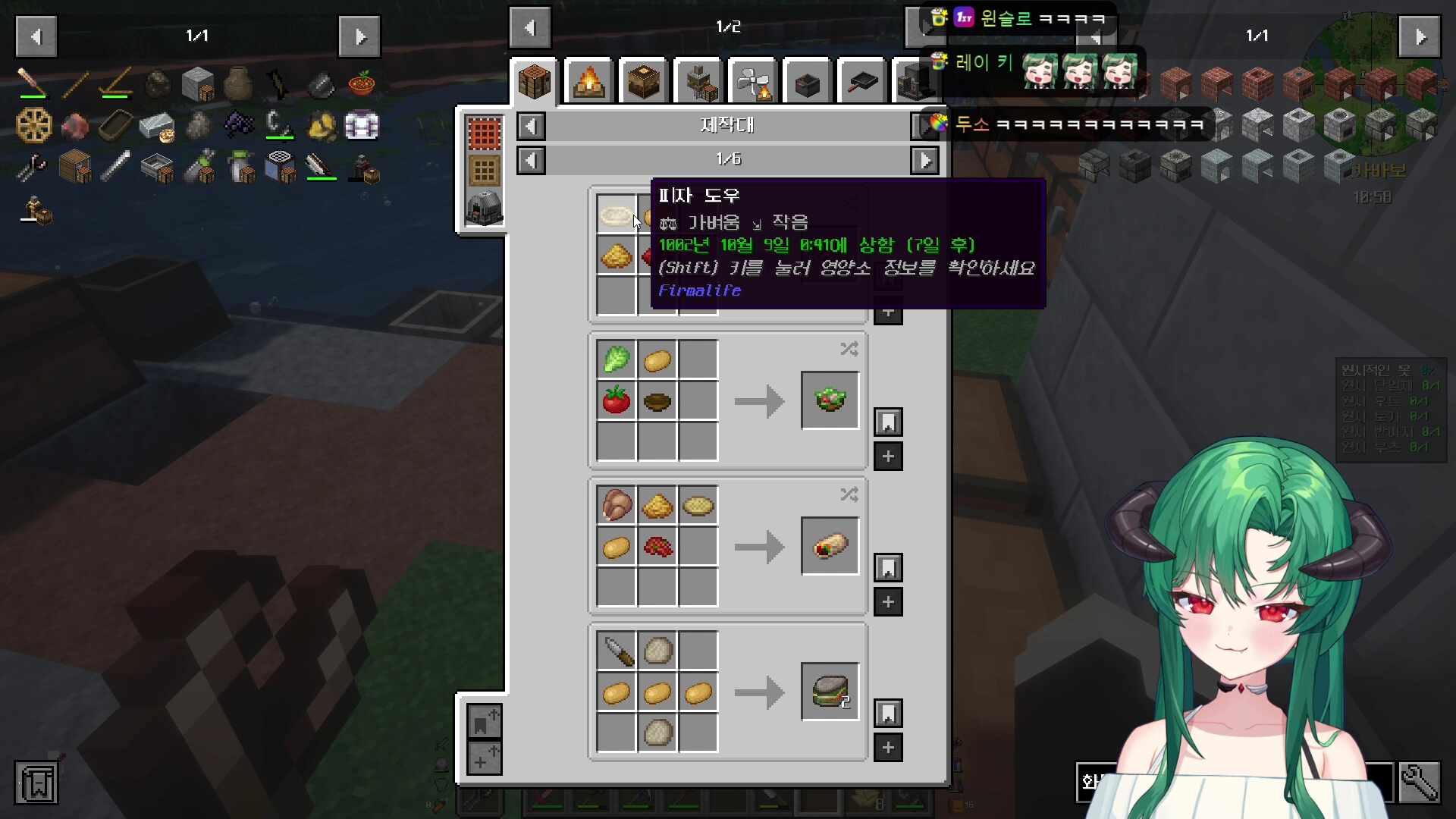
Task: Select the crafting table recipe tab
Action: pos(535,81)
